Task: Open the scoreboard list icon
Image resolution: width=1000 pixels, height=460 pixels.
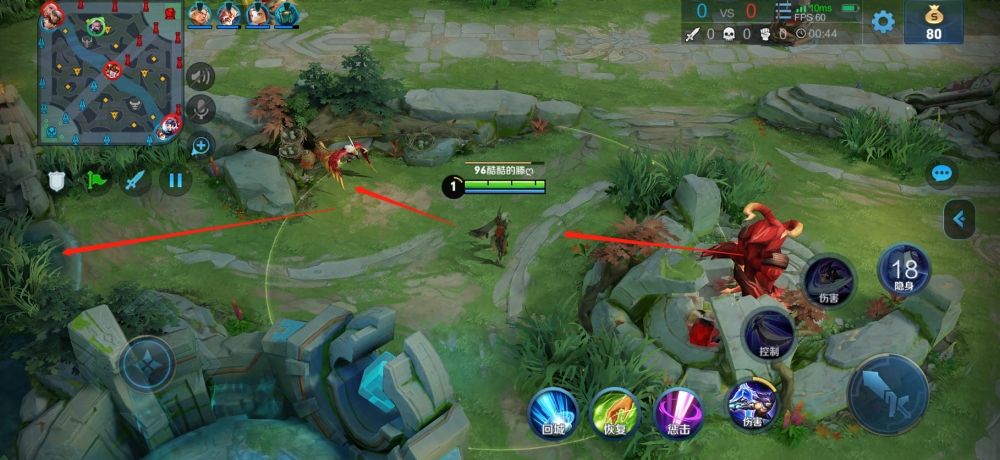Action: point(783,11)
